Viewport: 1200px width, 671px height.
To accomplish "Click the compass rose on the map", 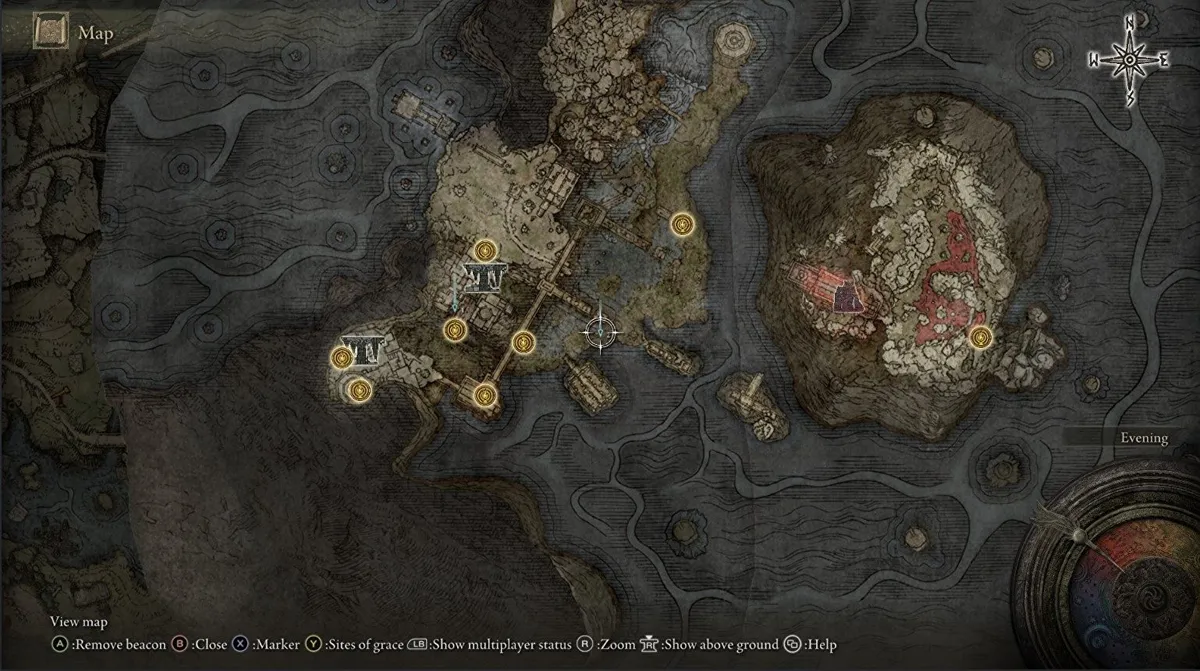I will click(1130, 59).
